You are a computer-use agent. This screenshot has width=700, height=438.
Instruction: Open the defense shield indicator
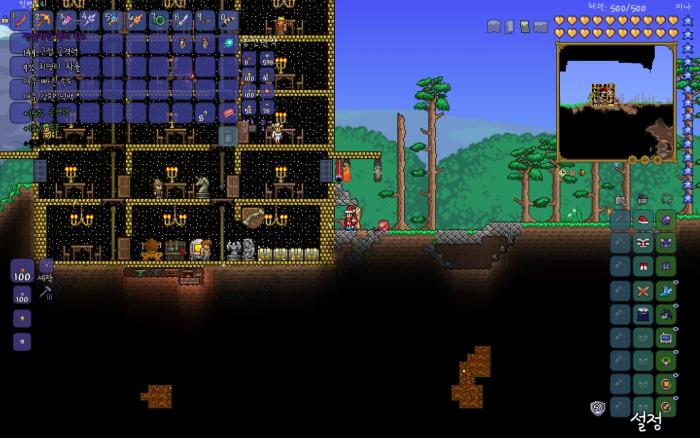click(598, 407)
